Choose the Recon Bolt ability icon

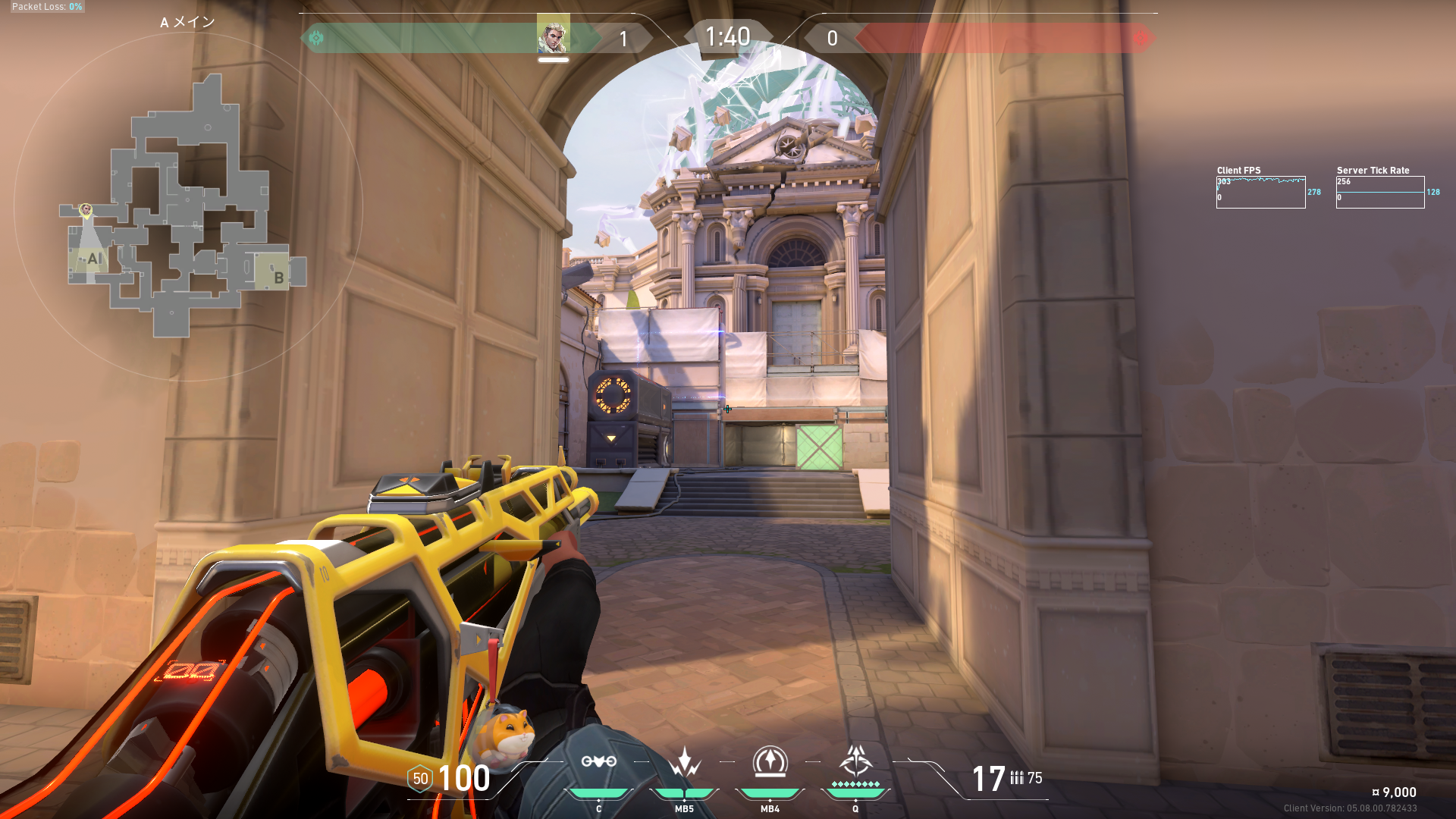click(x=770, y=761)
